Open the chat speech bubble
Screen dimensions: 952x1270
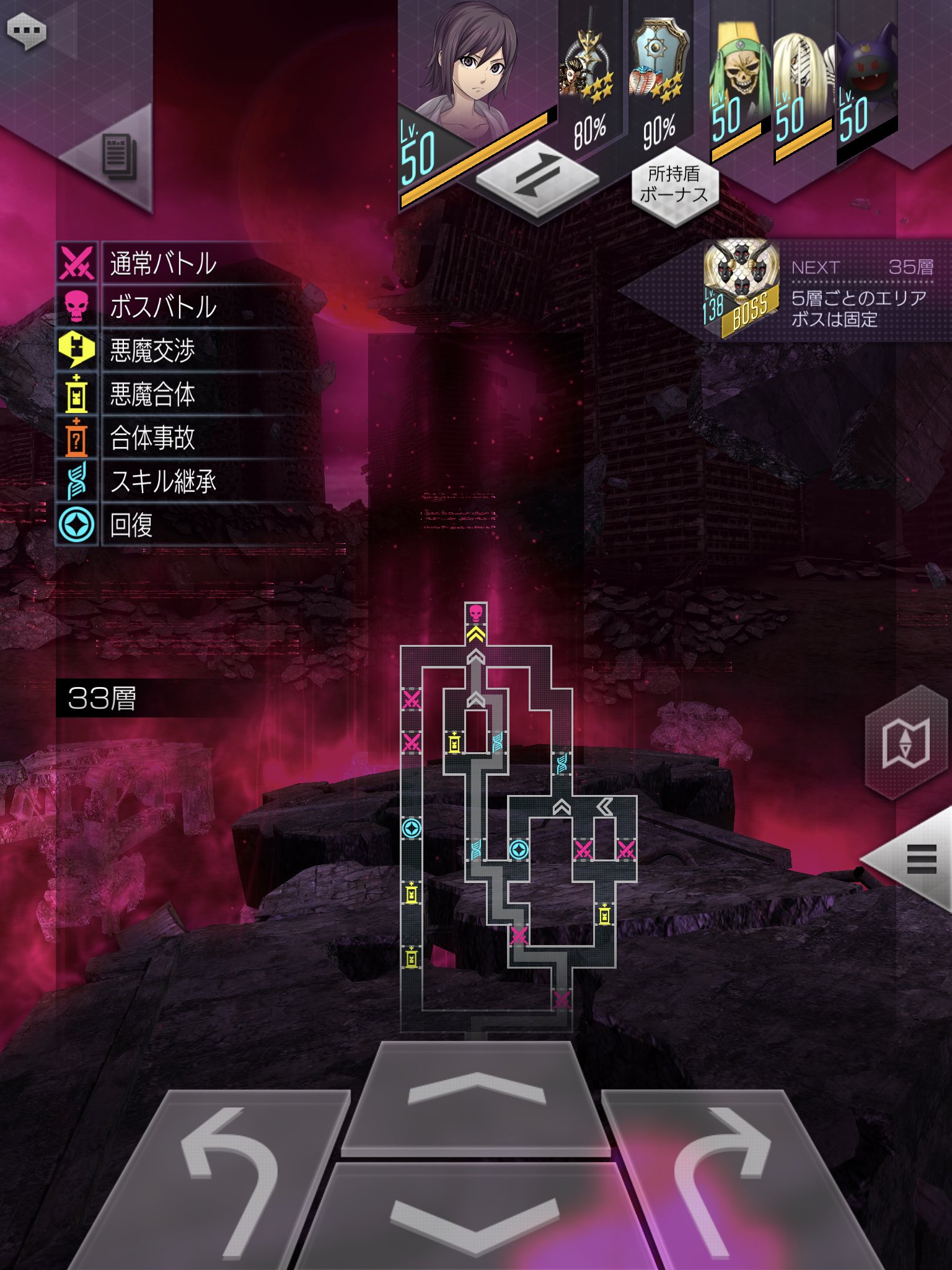coord(26,30)
